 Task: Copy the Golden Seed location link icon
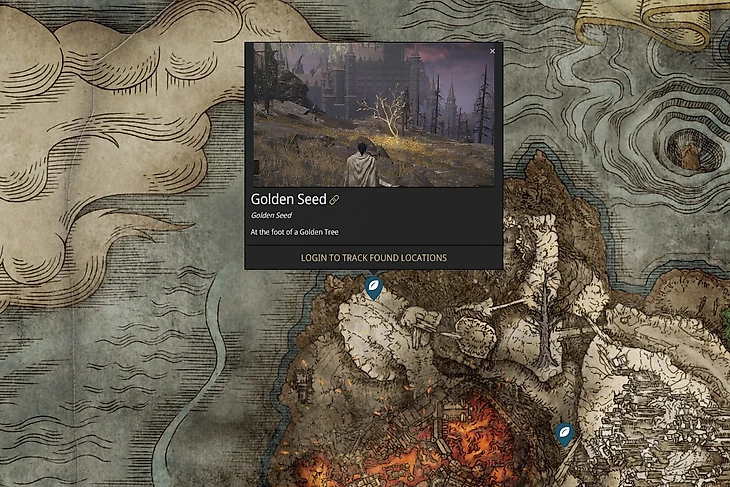click(x=334, y=200)
